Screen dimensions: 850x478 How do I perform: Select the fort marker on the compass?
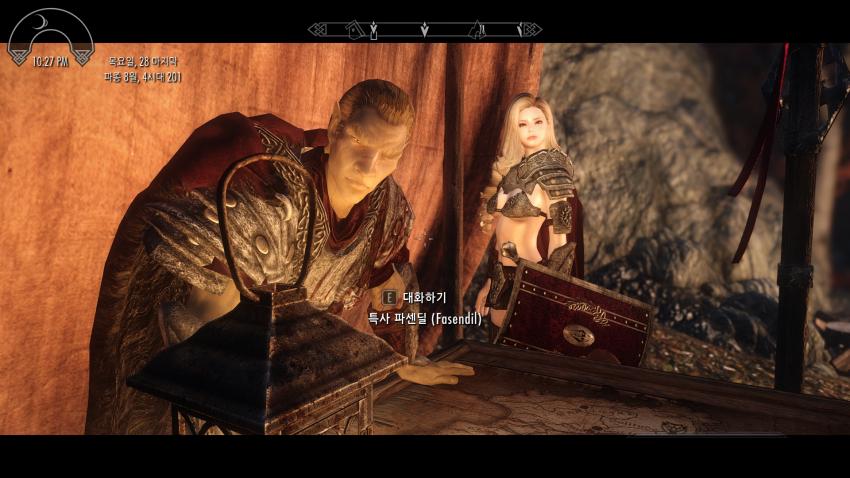477,30
